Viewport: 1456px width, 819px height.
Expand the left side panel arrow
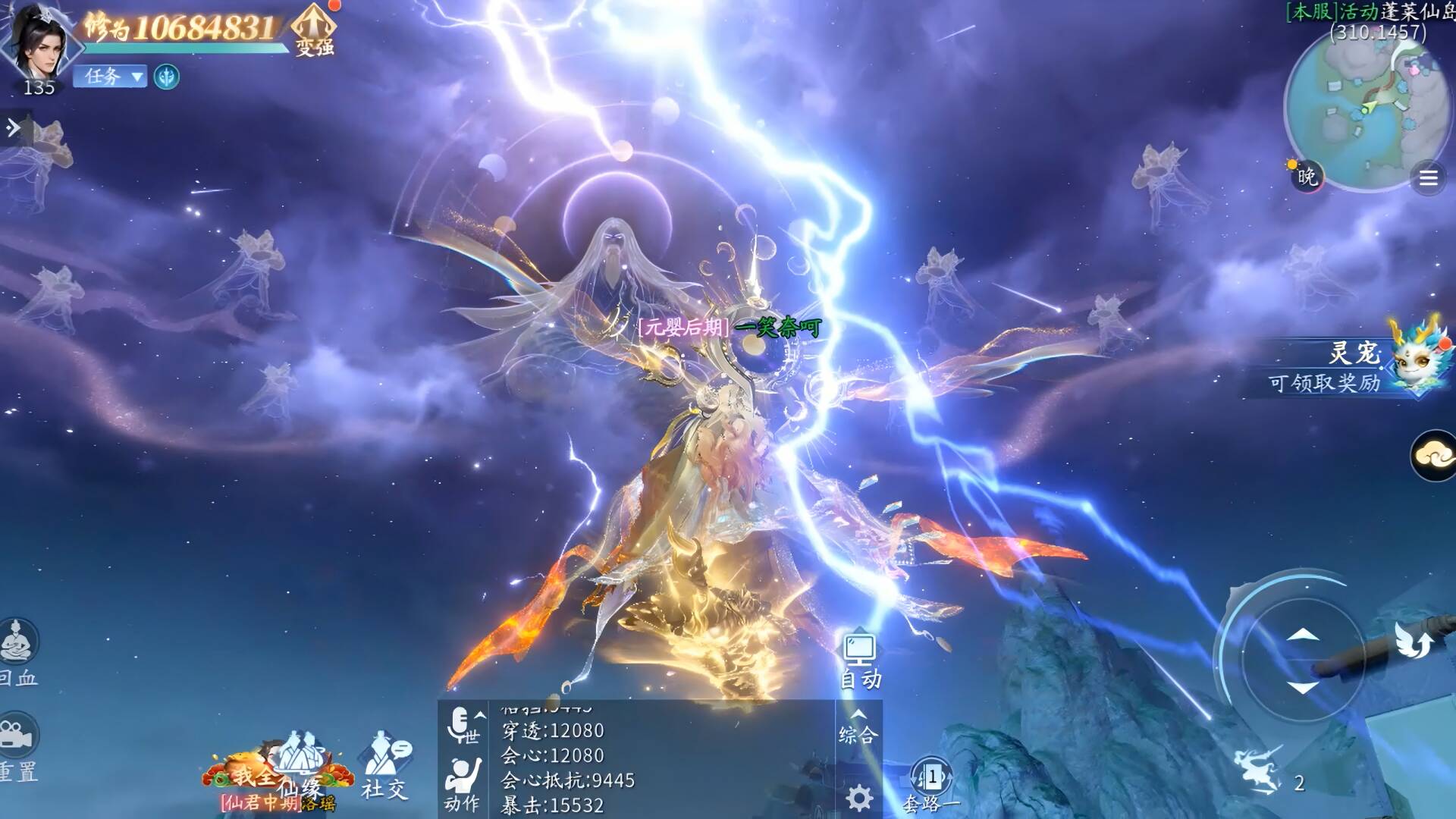[14, 128]
